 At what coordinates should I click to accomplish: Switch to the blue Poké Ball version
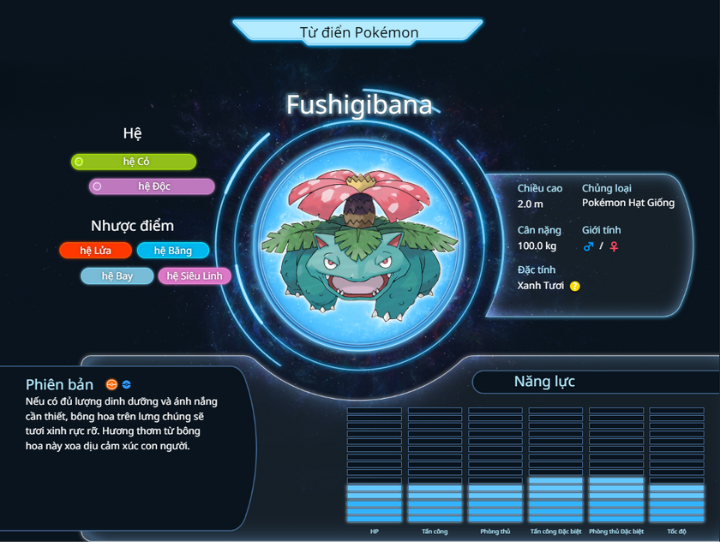point(127,385)
